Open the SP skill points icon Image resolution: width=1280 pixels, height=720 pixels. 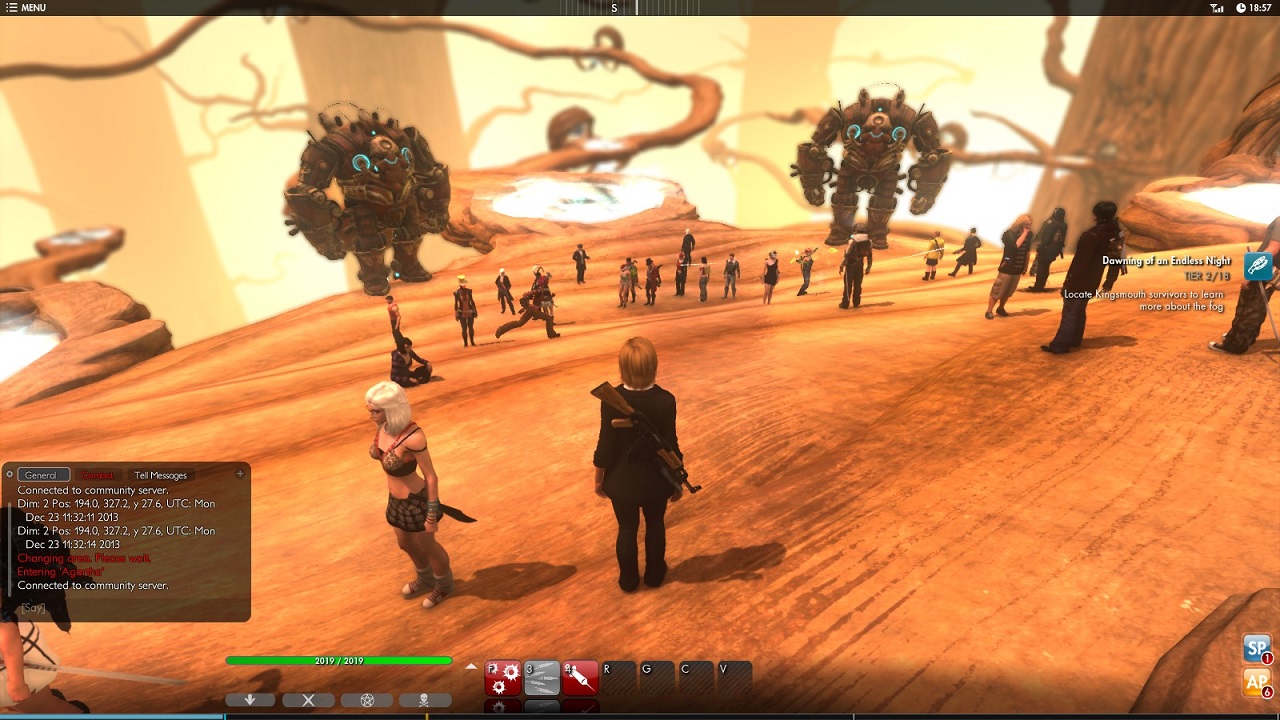click(x=1256, y=648)
